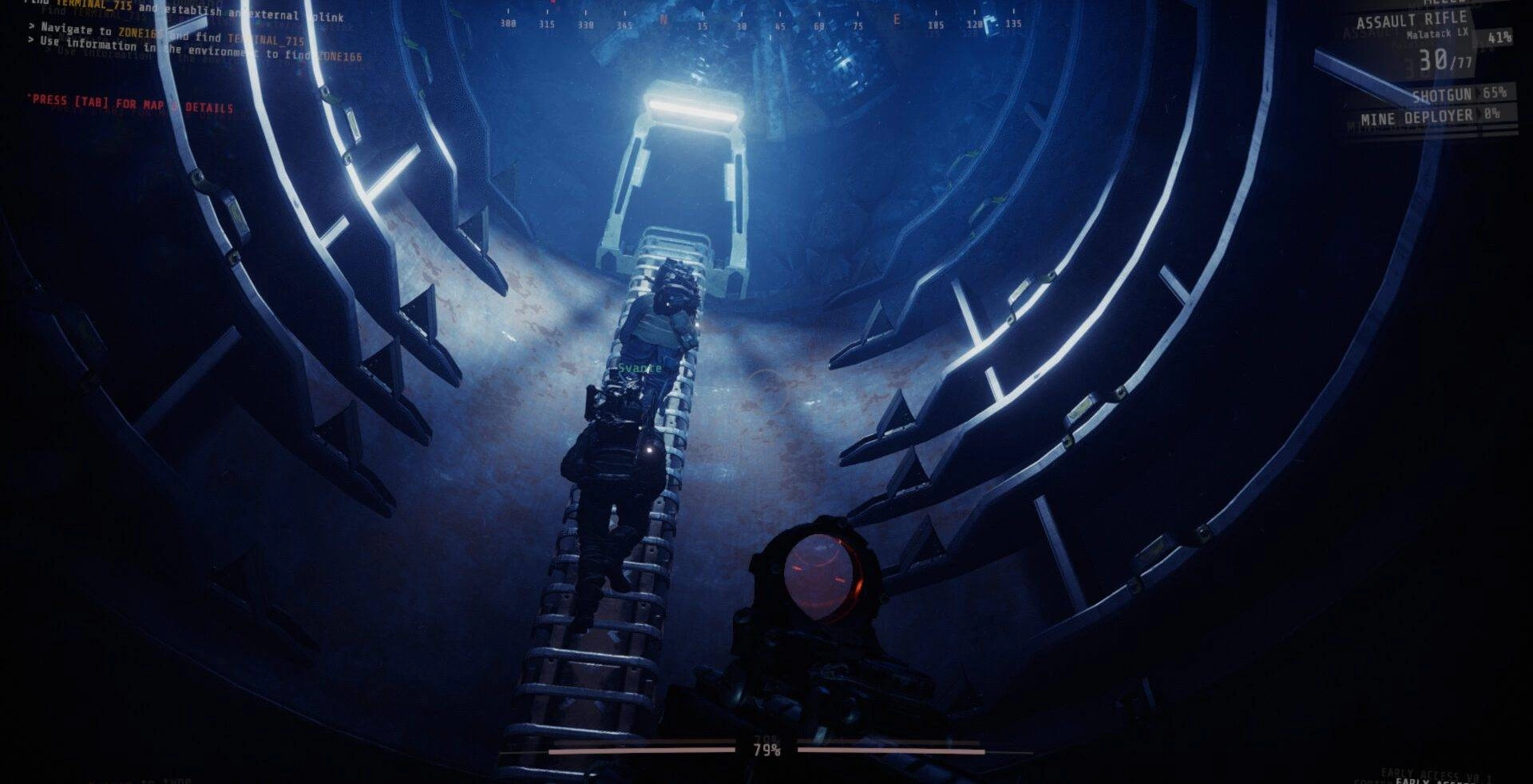This screenshot has width=1533, height=784.
Task: Switch to the Shotgun weapon slot
Action: pos(1442,96)
